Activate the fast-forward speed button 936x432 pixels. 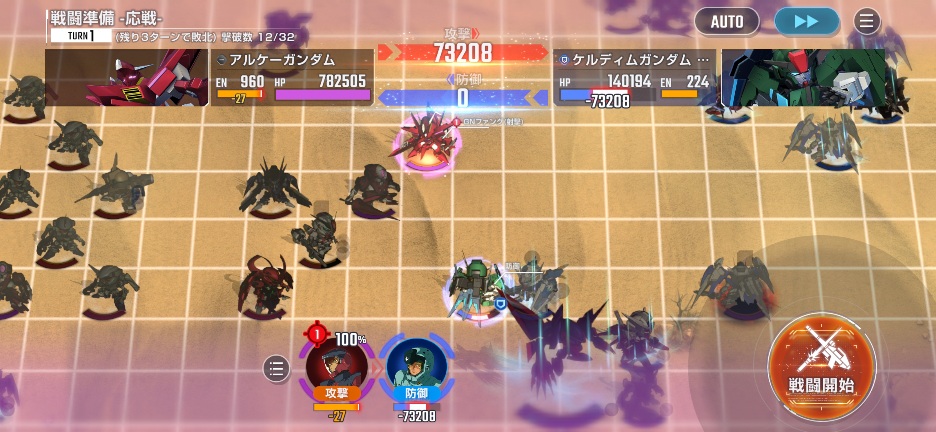coord(806,20)
